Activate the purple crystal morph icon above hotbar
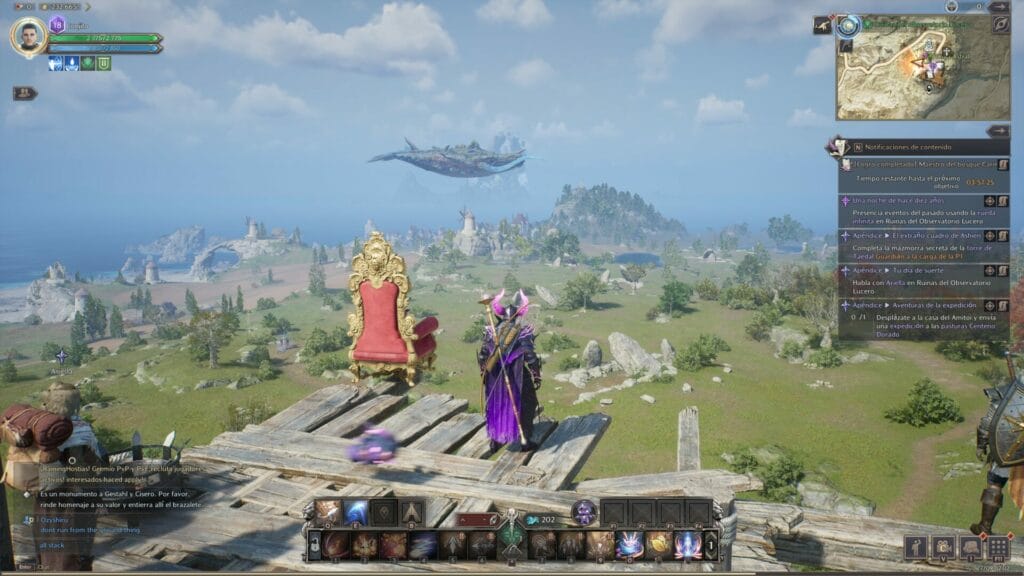1024x576 pixels. click(x=584, y=512)
